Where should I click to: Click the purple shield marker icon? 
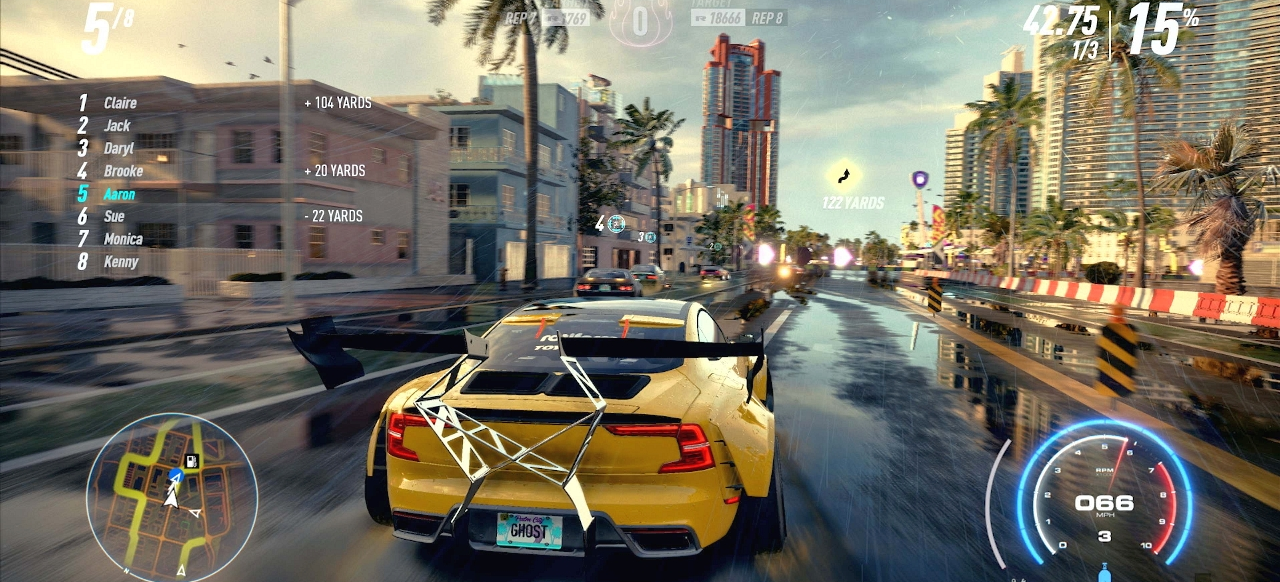pyautogui.click(x=919, y=180)
